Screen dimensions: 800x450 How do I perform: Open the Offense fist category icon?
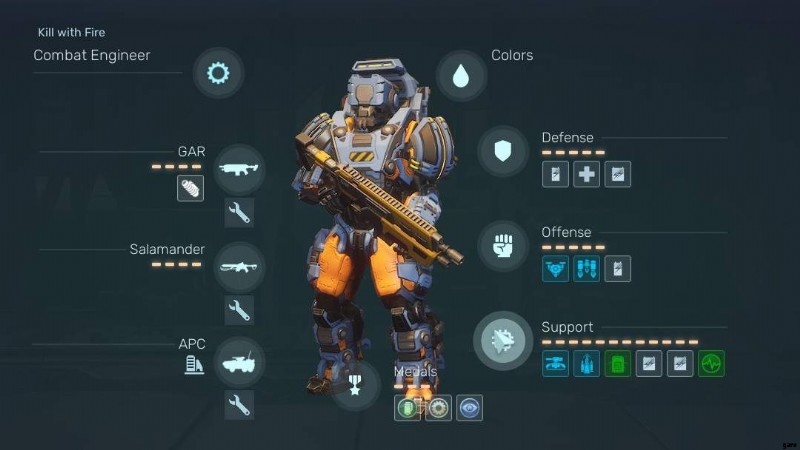[x=503, y=245]
